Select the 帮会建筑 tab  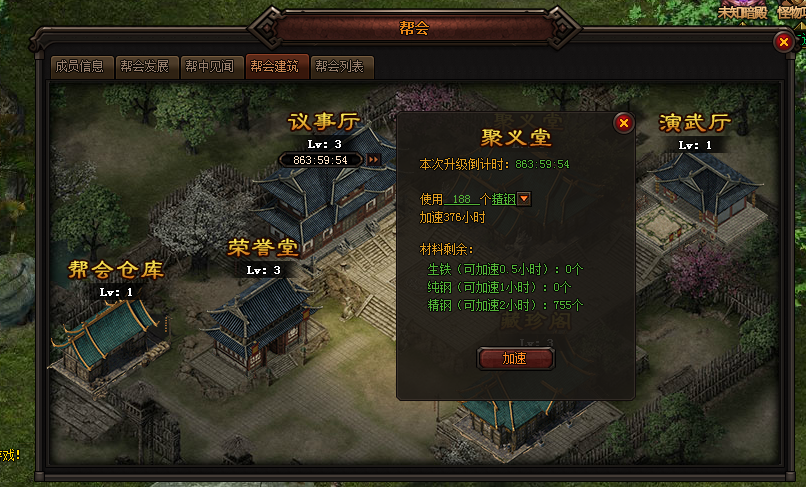pyautogui.click(x=275, y=67)
